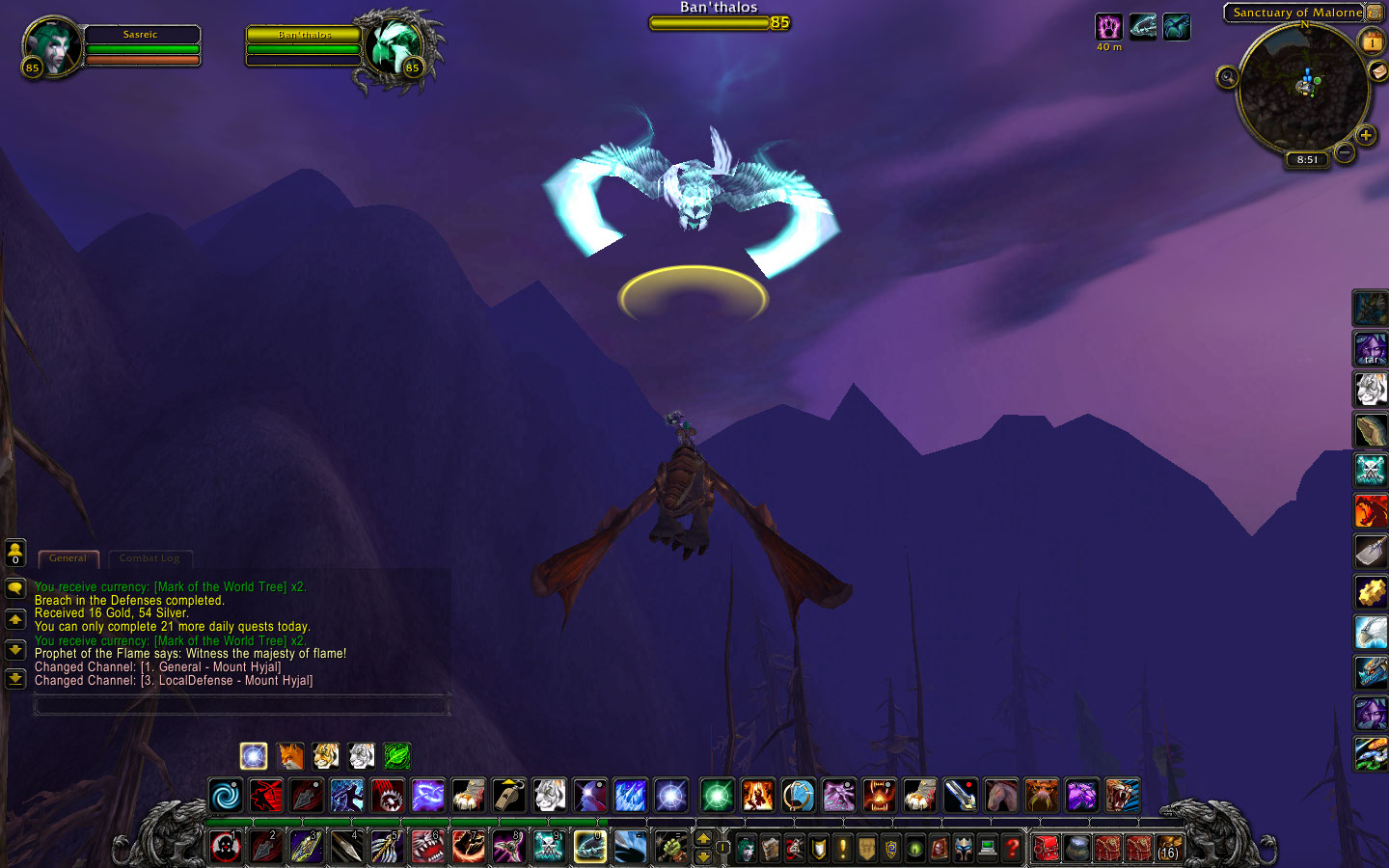Select the General chat tab
This screenshot has height=868, width=1389.
[68, 558]
